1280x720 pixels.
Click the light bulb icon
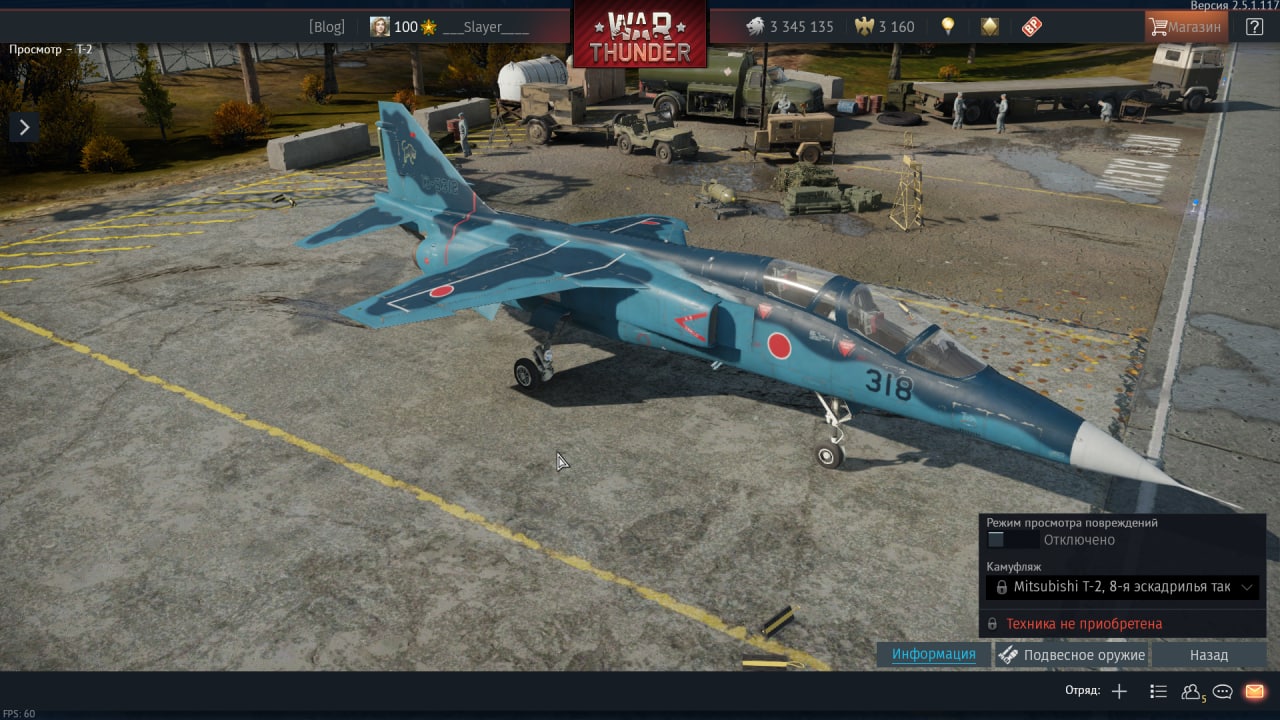pos(947,27)
